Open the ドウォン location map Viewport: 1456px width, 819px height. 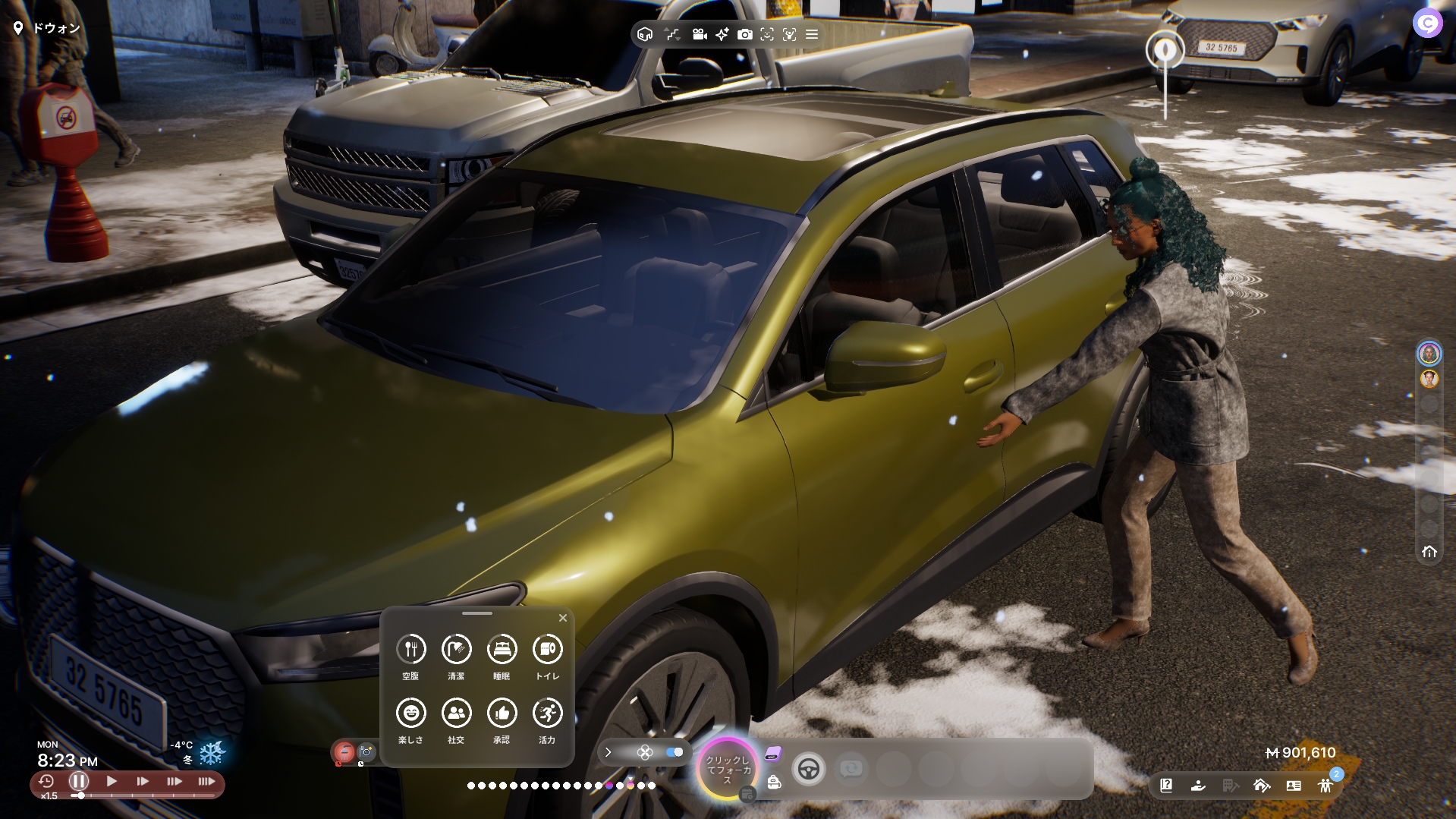47,28
